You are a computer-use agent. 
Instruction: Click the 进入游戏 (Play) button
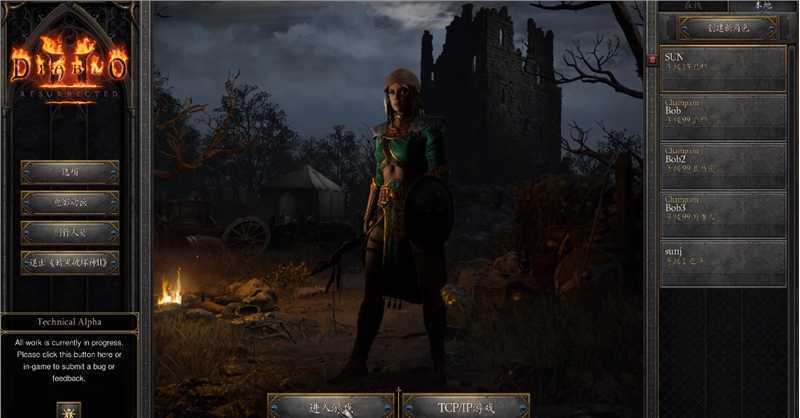click(331, 406)
